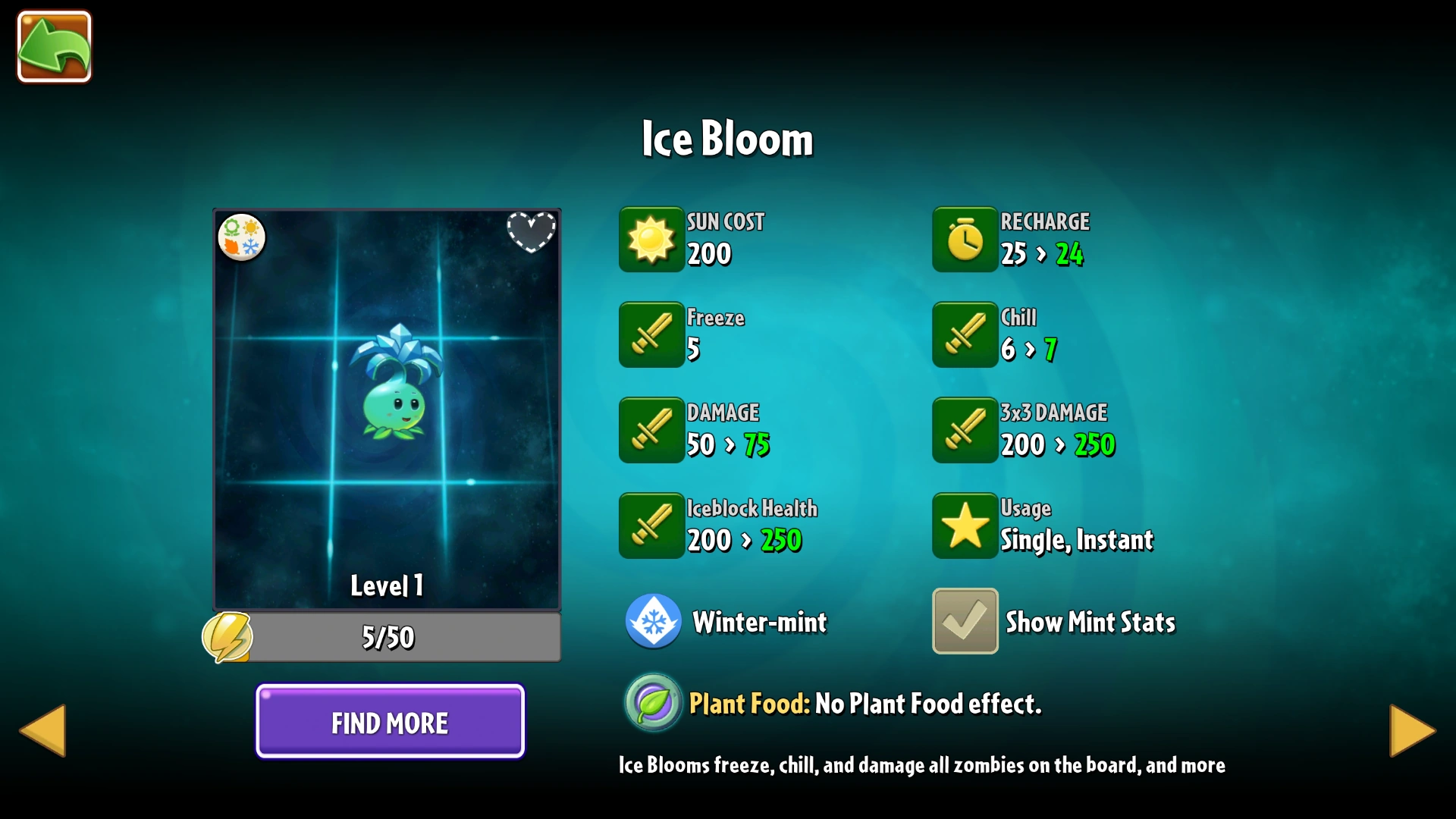The height and width of the screenshot is (819, 1456).
Task: Click the Iceblock Health sword icon
Action: click(x=652, y=526)
